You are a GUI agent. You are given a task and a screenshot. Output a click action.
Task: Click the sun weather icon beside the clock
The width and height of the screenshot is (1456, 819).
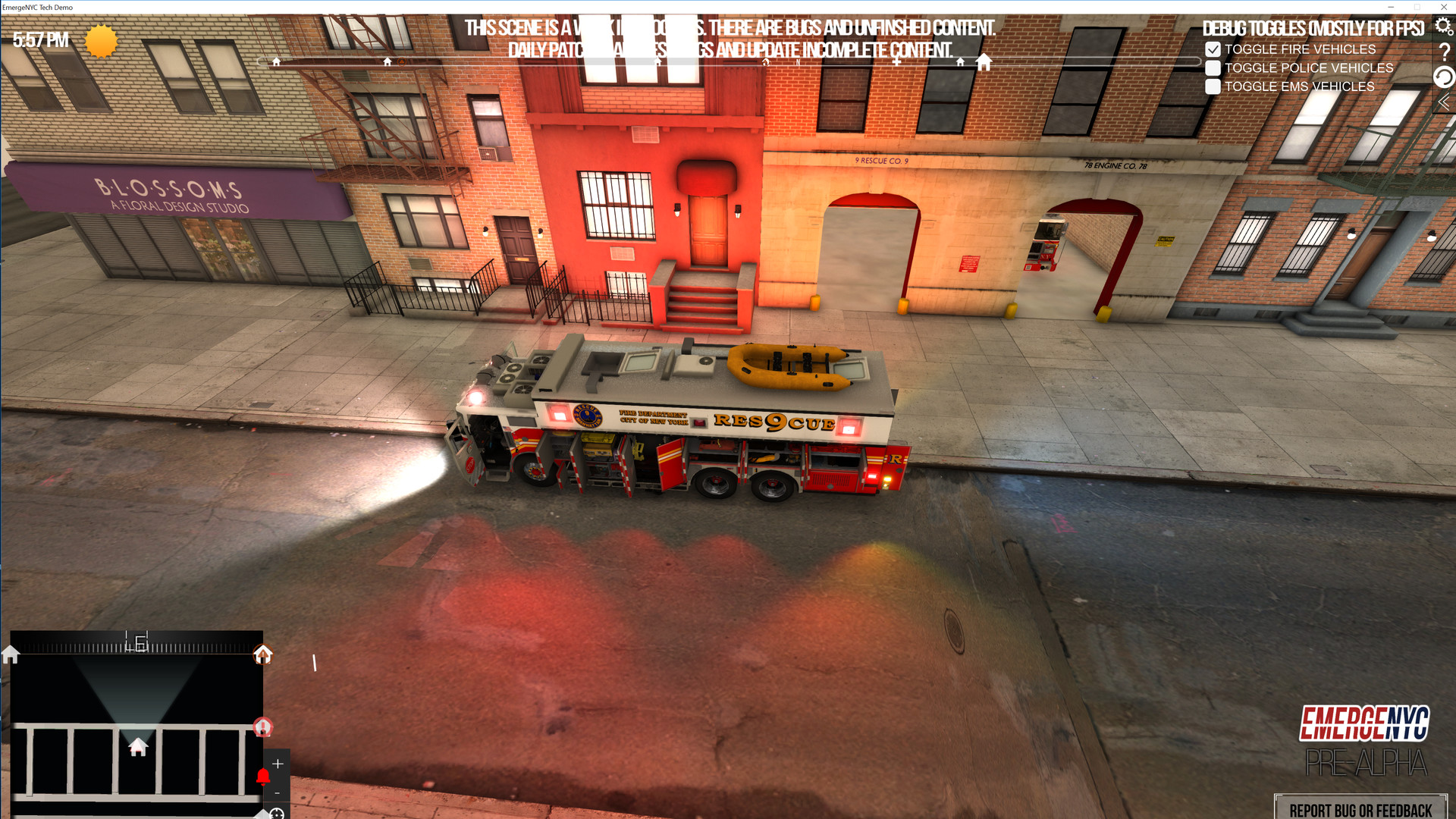pos(99,41)
